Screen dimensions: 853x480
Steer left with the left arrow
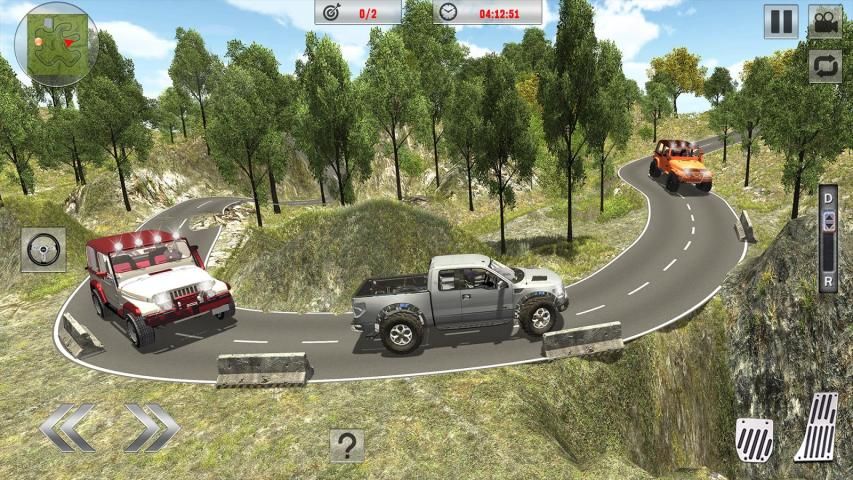(x=67, y=428)
